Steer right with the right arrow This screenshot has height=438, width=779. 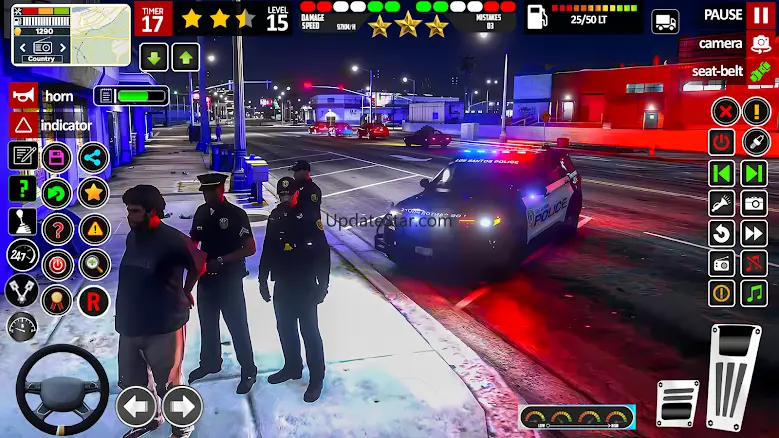[181, 406]
